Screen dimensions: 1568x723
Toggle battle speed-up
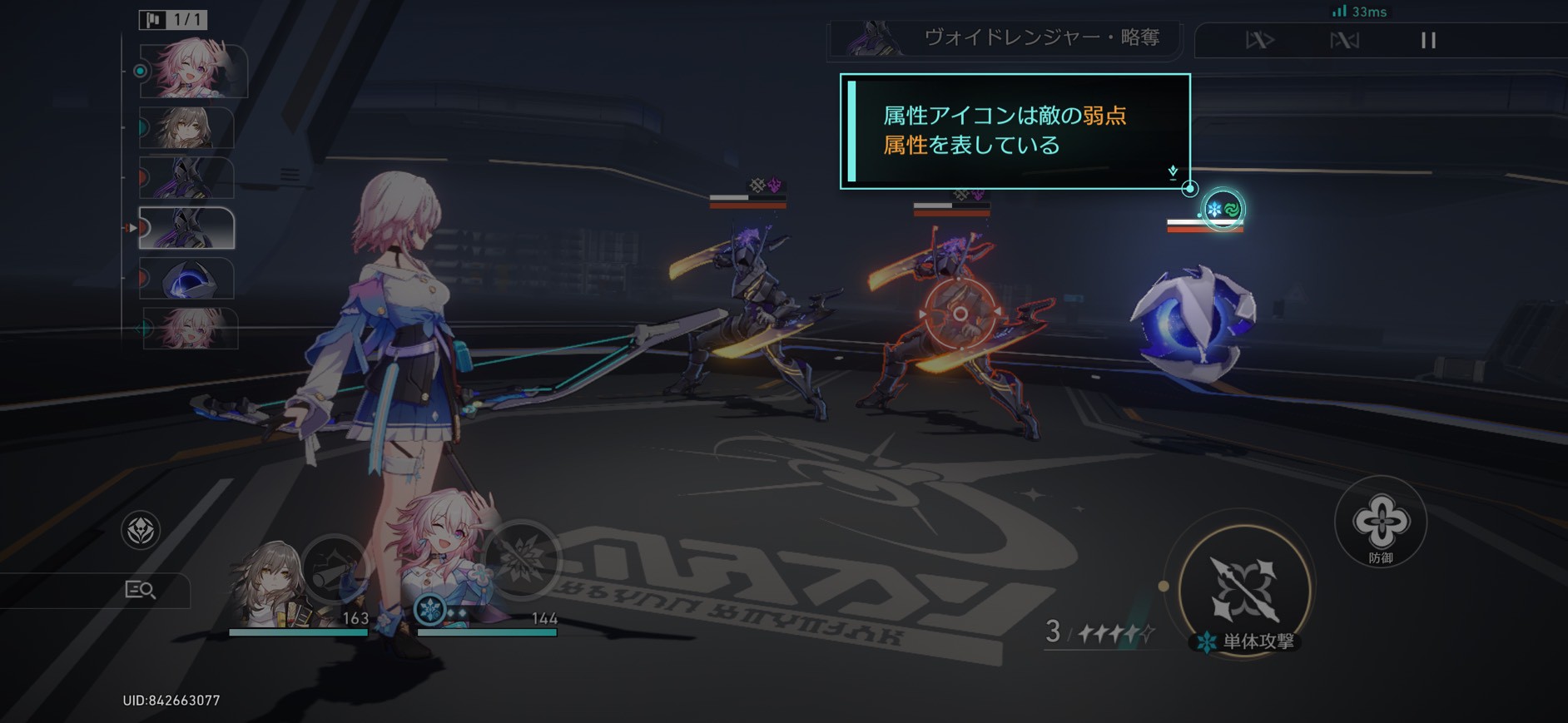point(1259,40)
